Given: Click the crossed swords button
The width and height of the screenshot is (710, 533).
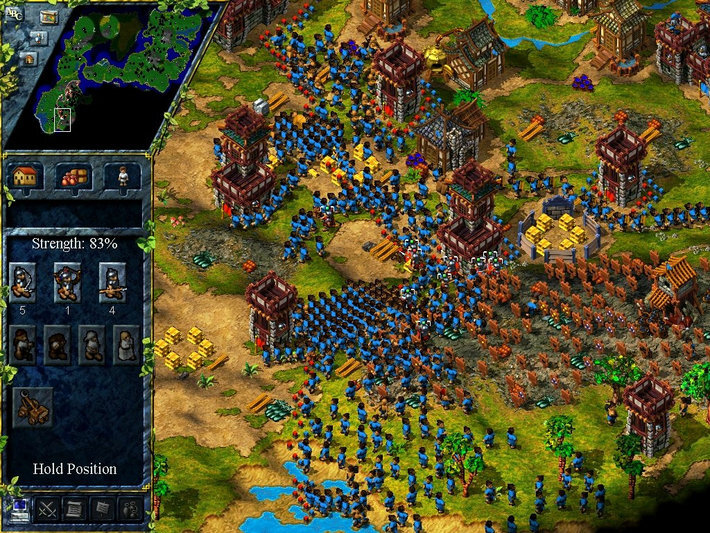Looking at the screenshot, I should (47, 509).
